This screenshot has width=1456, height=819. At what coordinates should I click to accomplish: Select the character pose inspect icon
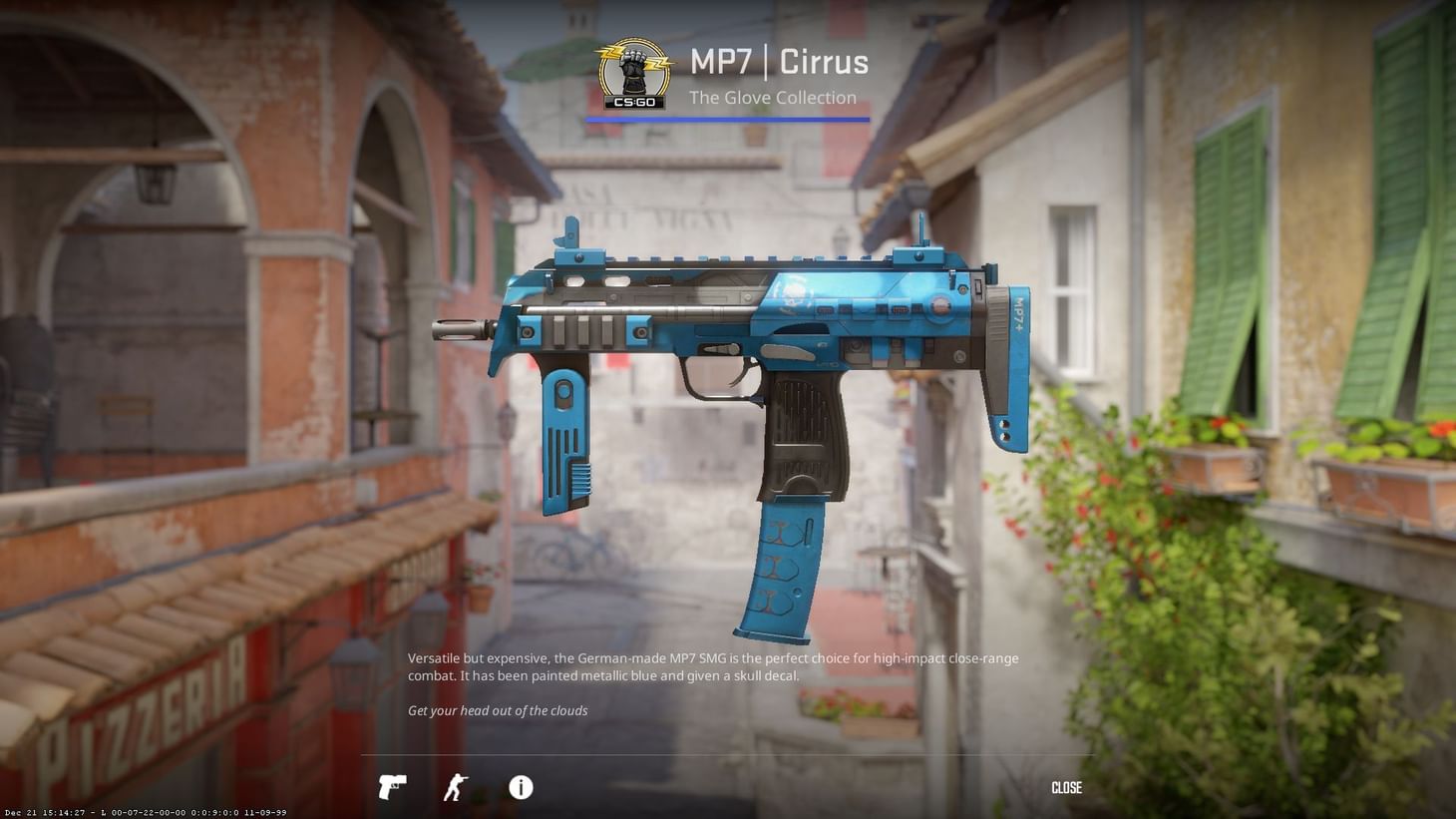click(454, 787)
